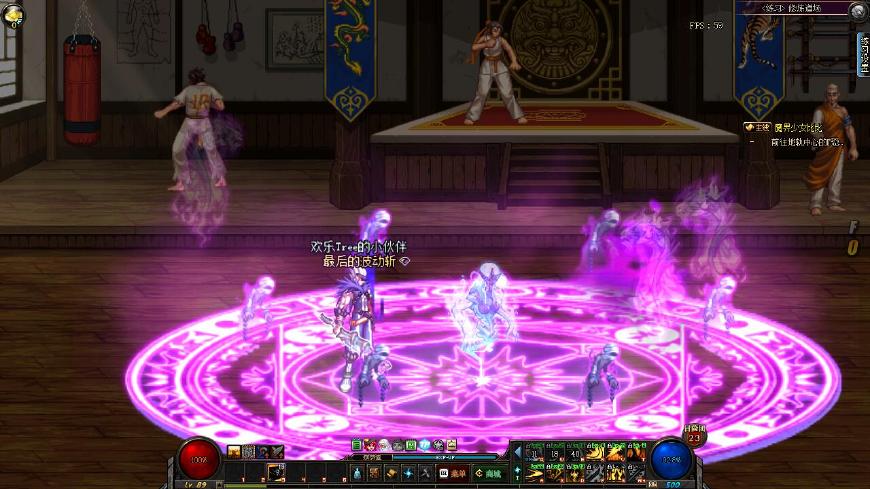Use the item in hotbar slot 3
The image size is (870, 489).
(x=274, y=472)
